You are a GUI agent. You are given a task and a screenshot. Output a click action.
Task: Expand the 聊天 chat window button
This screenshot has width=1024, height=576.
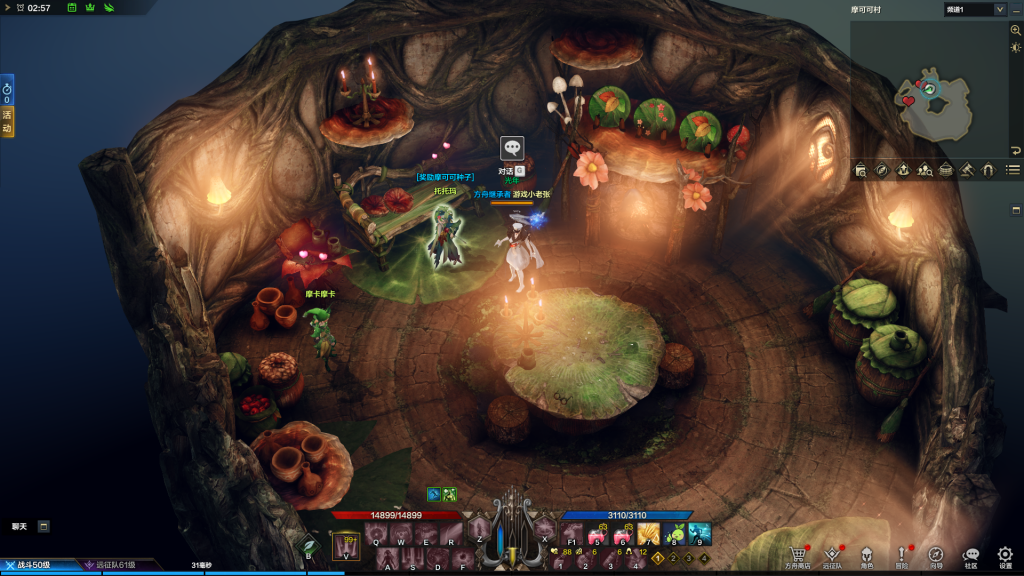tap(44, 526)
